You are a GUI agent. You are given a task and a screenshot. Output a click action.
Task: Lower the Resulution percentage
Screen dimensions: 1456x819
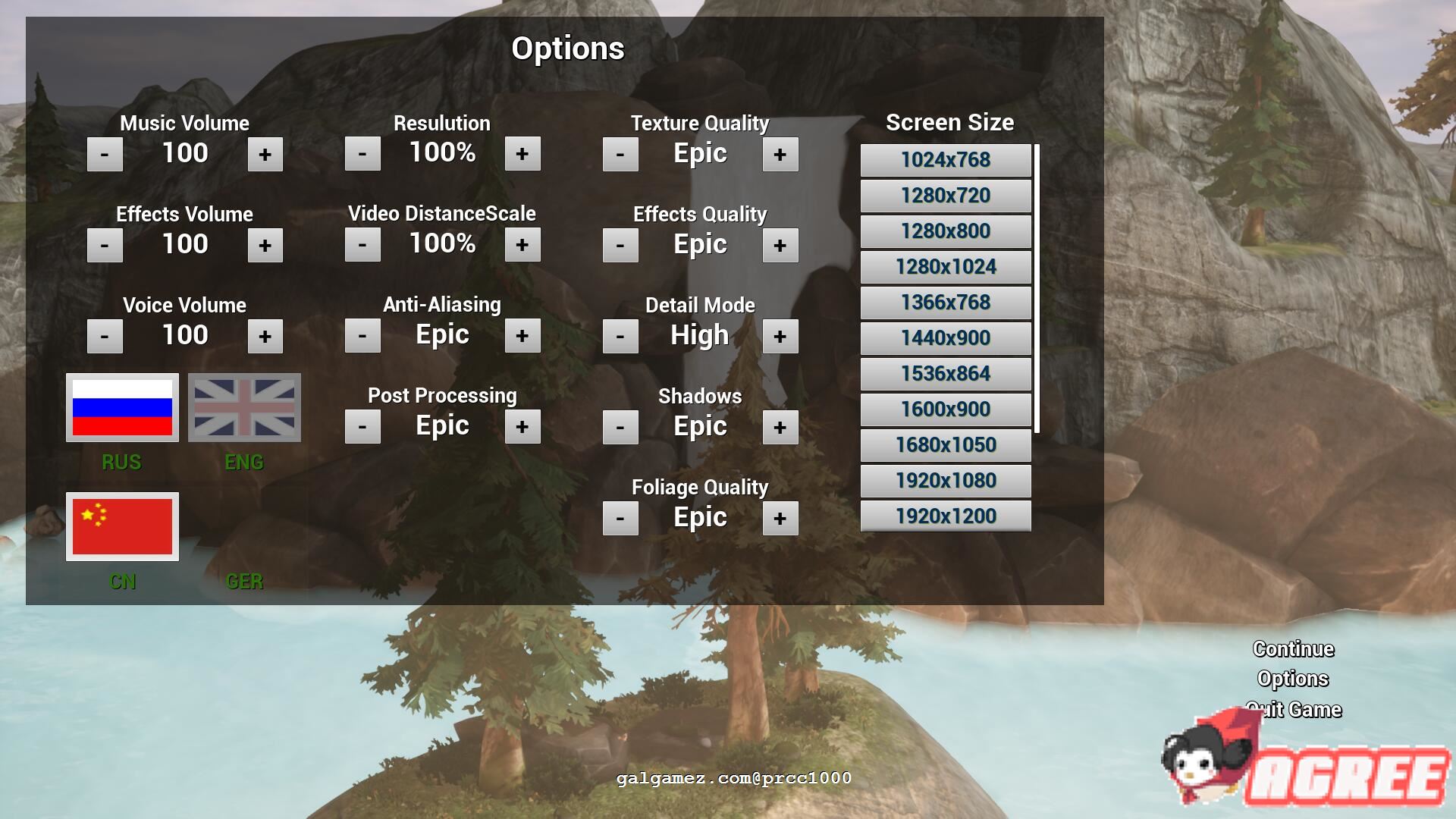coord(362,154)
